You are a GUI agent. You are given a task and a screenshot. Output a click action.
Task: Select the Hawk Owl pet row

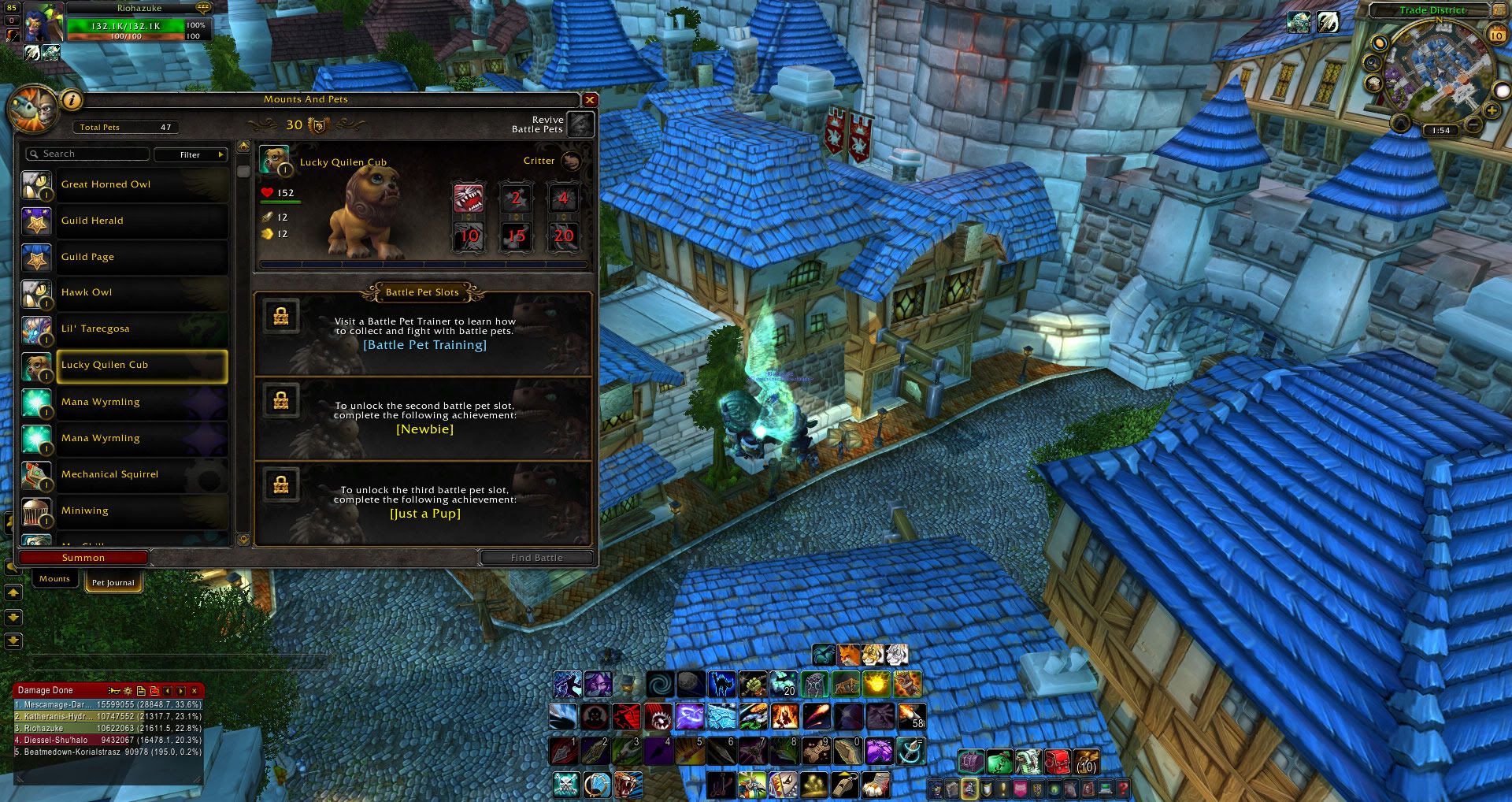[x=126, y=292]
